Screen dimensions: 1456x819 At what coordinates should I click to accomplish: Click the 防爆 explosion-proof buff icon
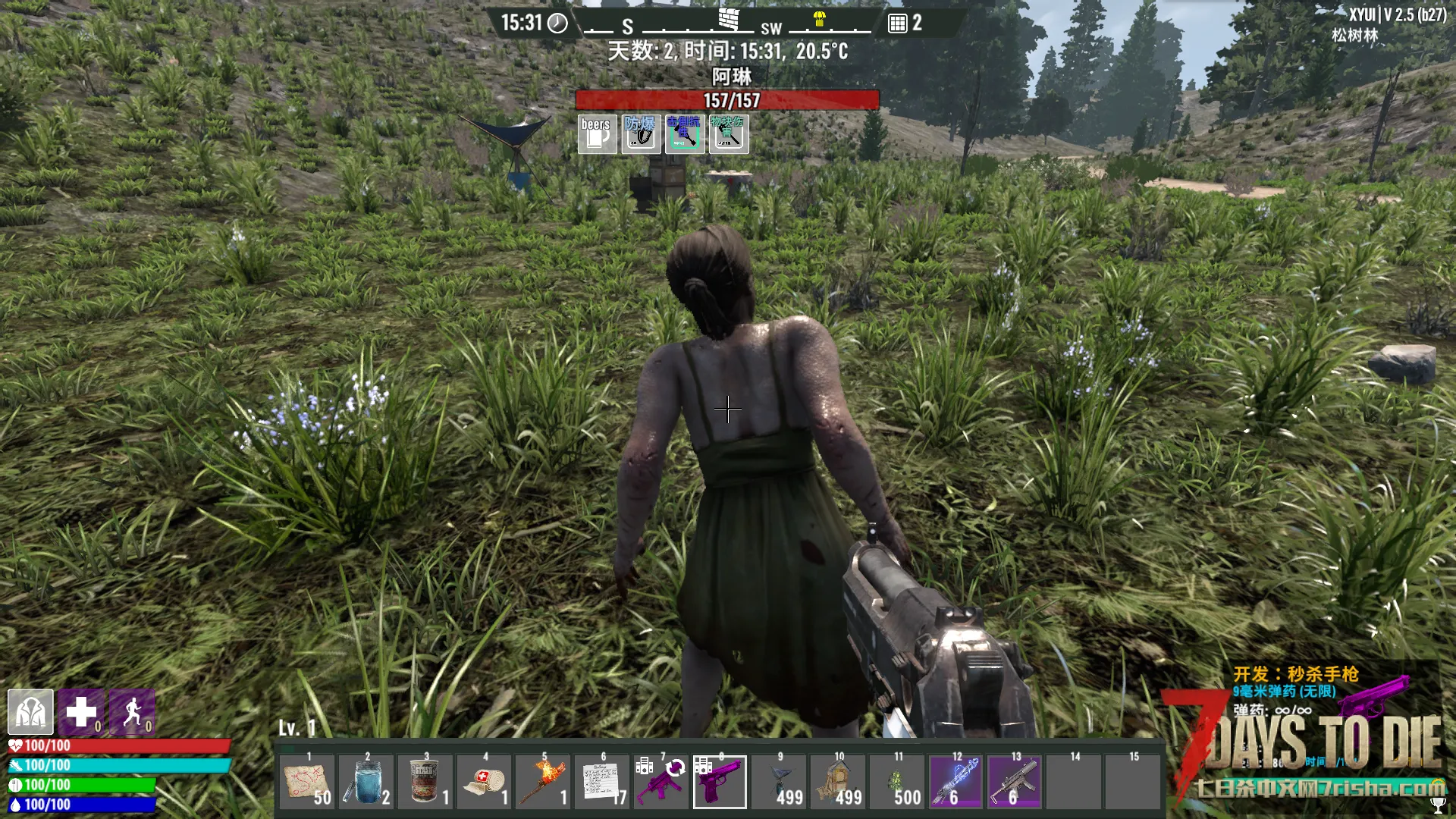point(641,134)
